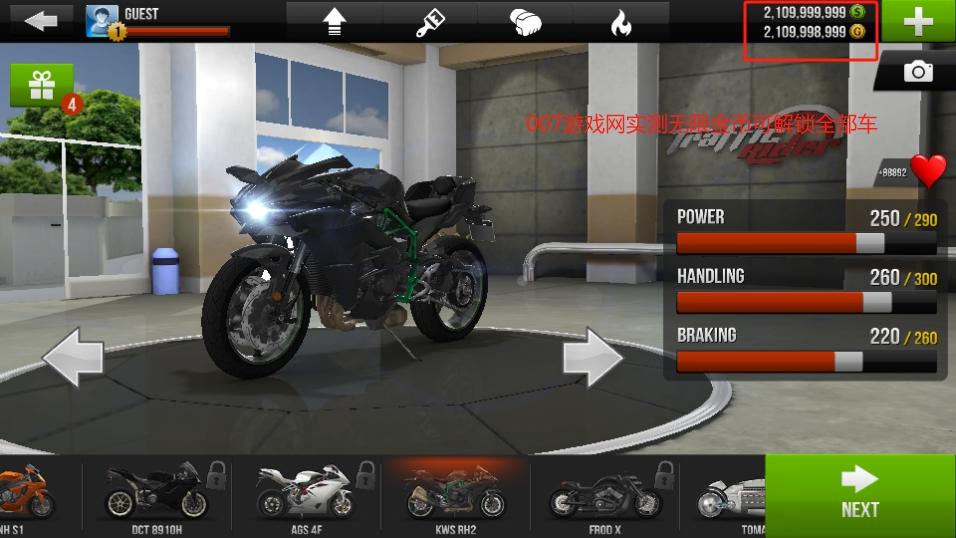Open the upgrade arrow tab

tap(335, 22)
